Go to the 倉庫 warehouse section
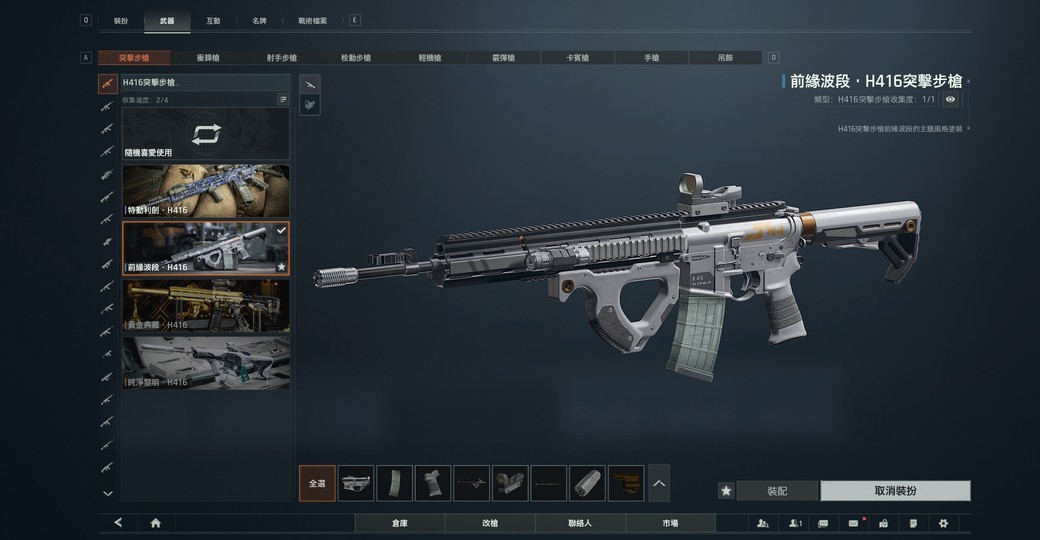This screenshot has width=1040, height=540. 399,523
